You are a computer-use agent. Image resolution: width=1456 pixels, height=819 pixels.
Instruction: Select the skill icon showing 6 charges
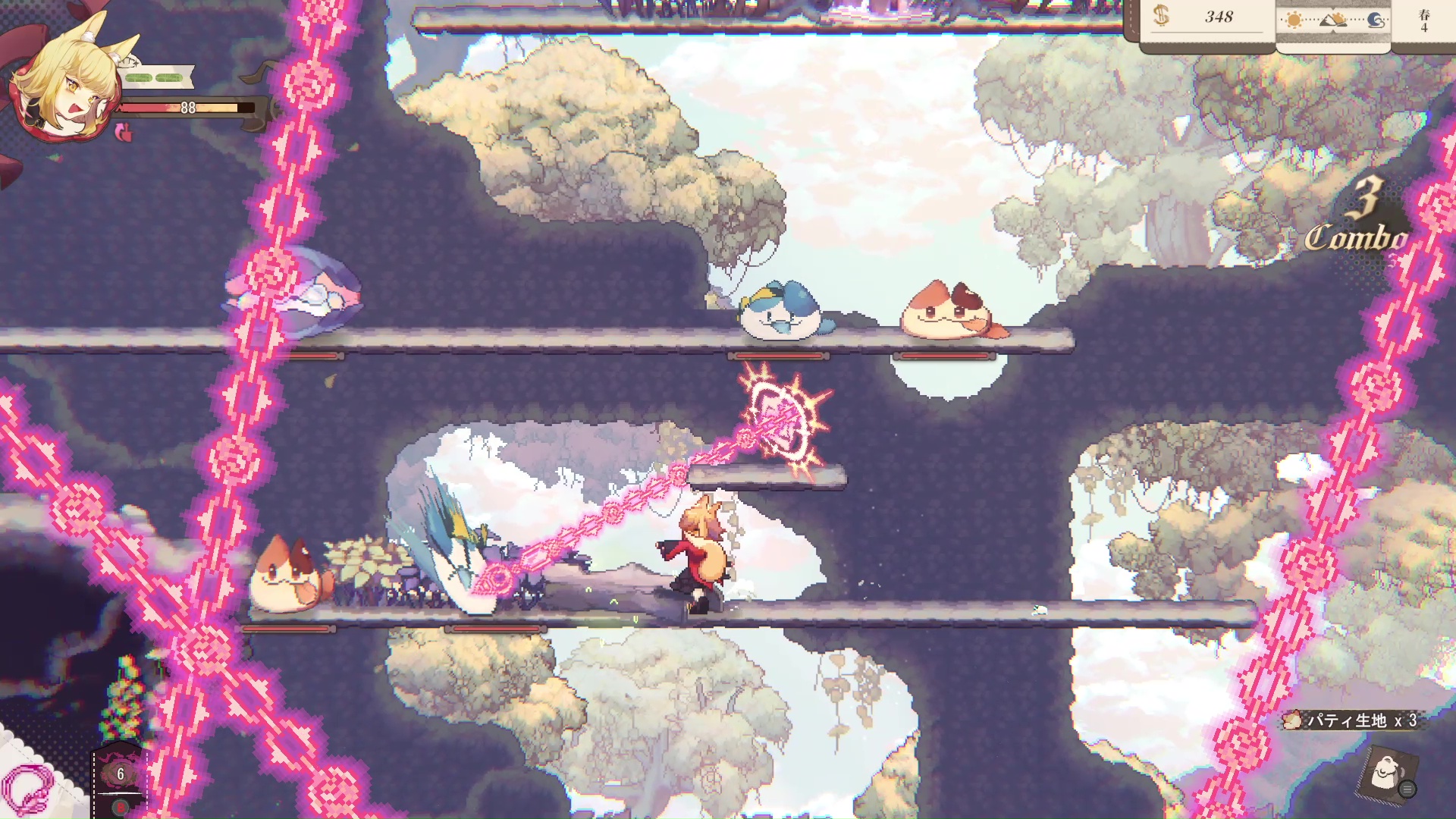click(x=121, y=773)
